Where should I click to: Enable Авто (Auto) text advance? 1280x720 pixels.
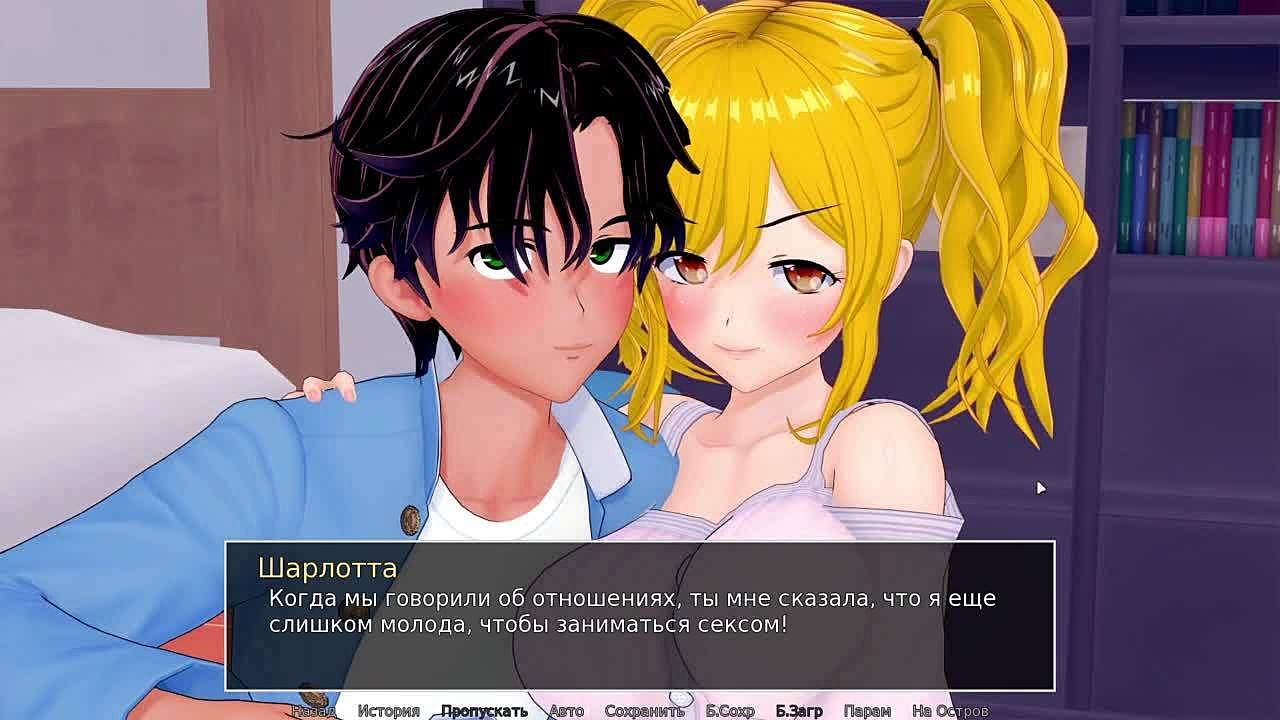click(x=566, y=711)
